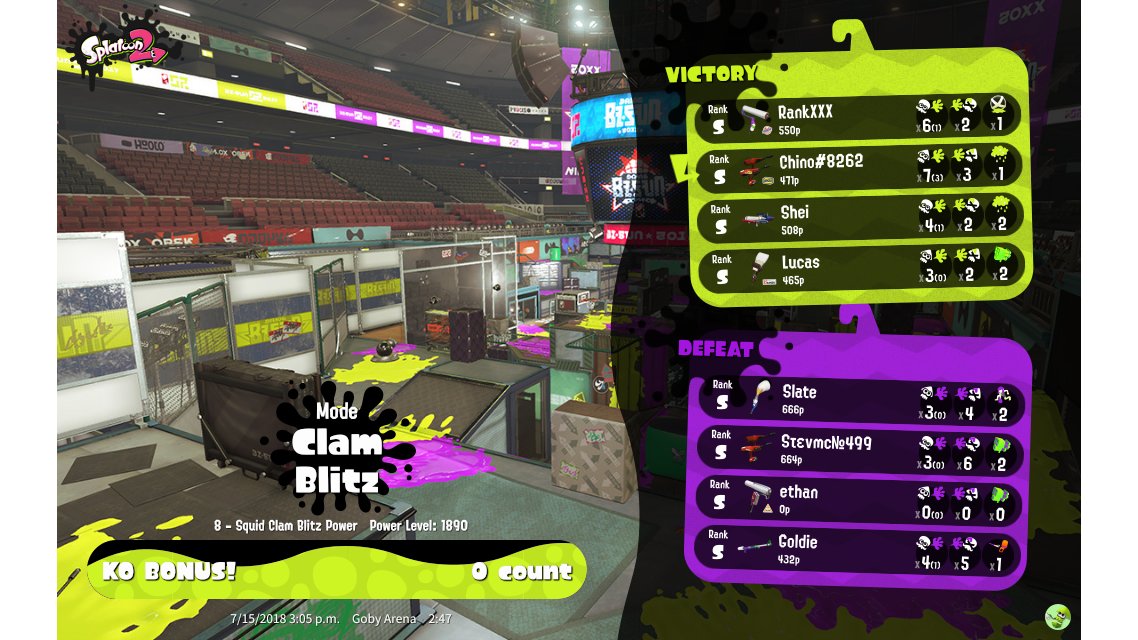1138x640 pixels.
Task: Select Goldie's result row
Action: click(858, 548)
